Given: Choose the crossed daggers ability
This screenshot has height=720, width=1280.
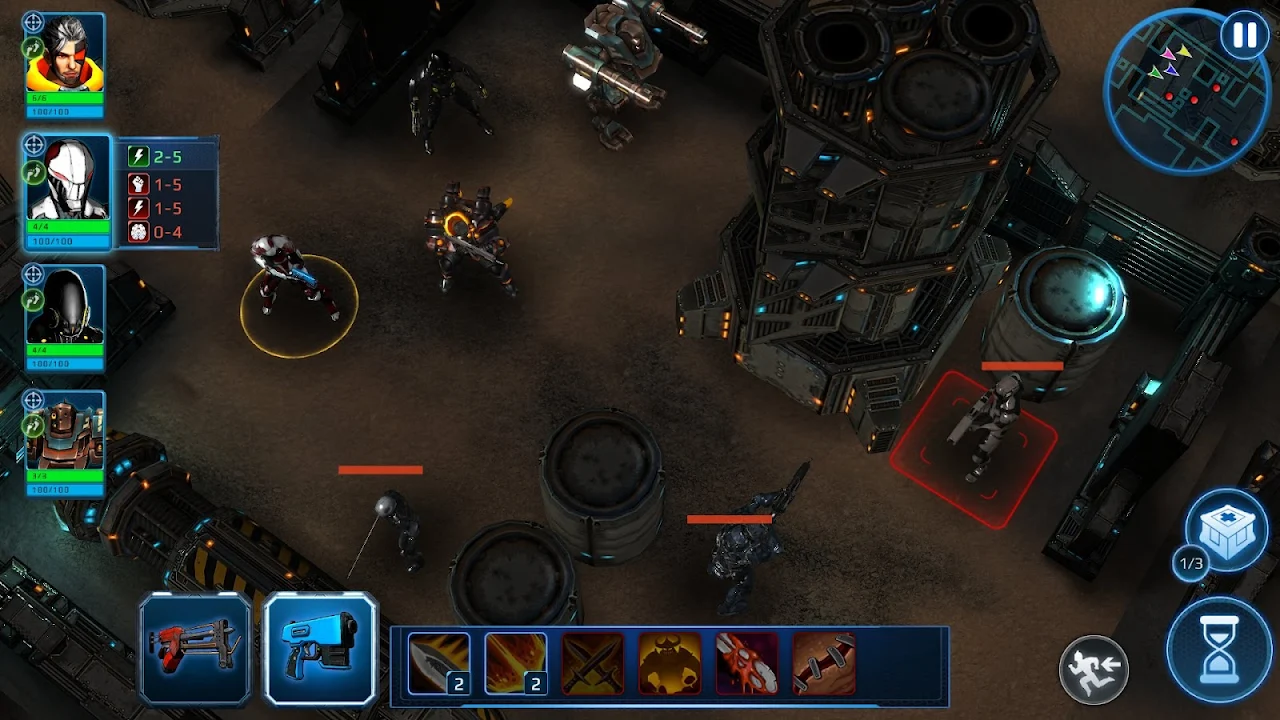Looking at the screenshot, I should click(593, 663).
